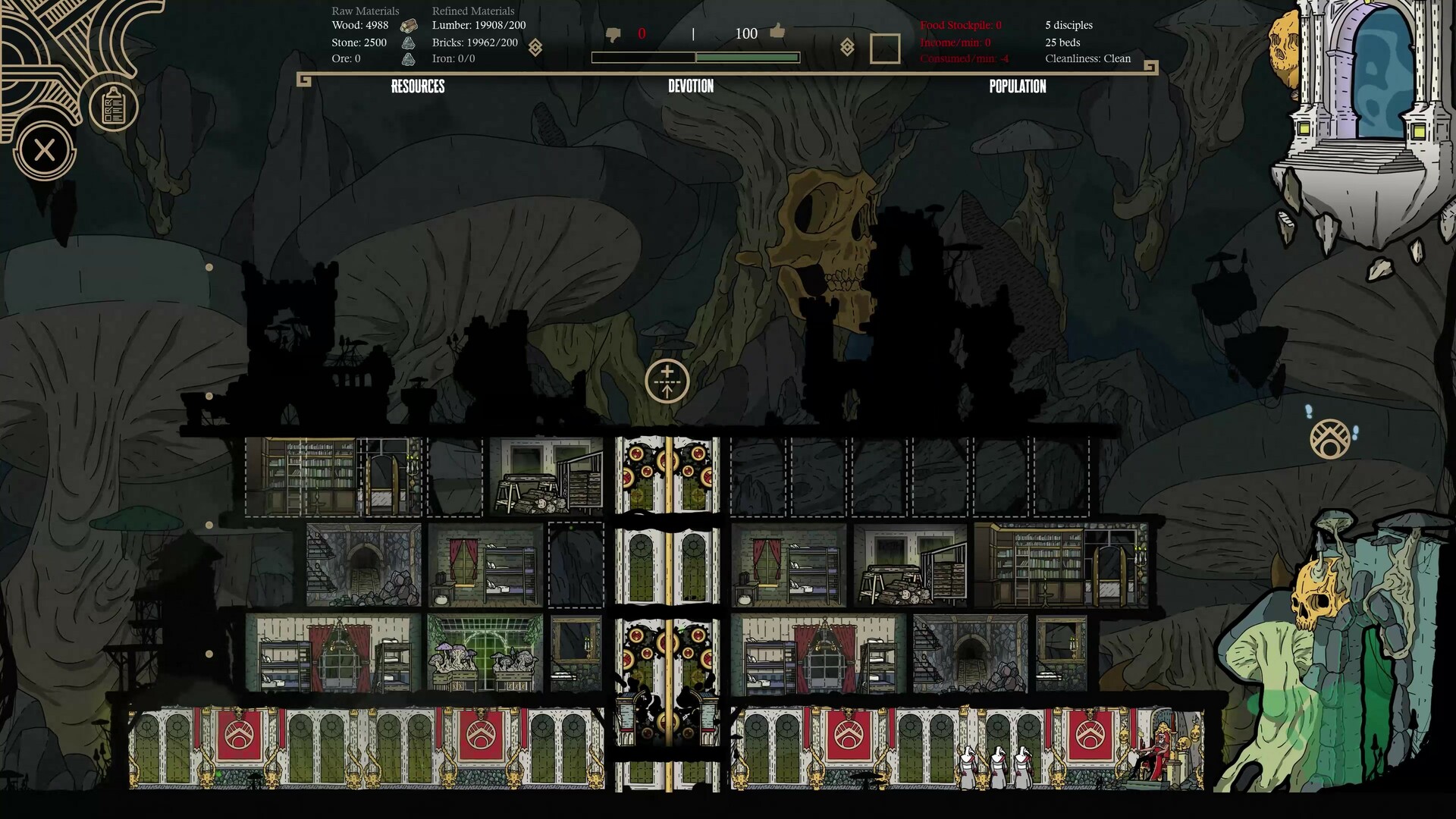
Task: Click the diamond emblem right of the devotion bar
Action: pyautogui.click(x=847, y=48)
